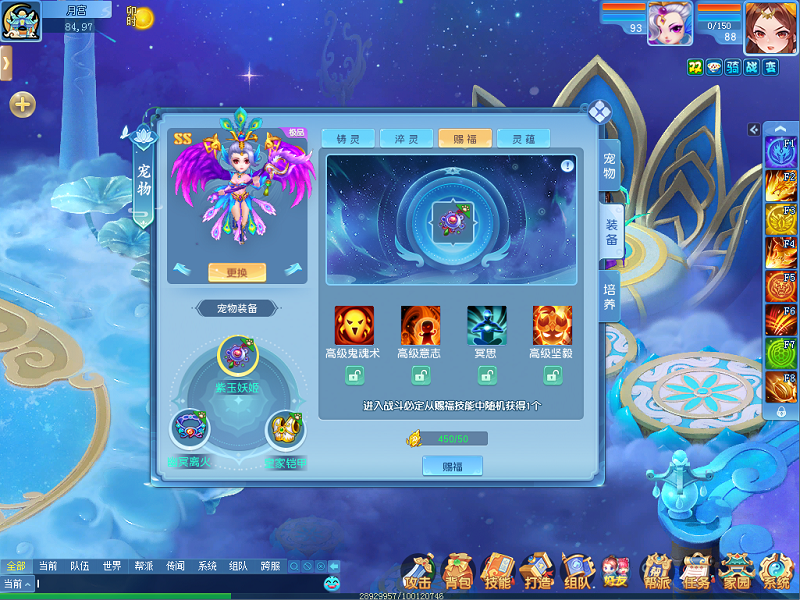Switch chat to the 世界 channel

(111, 566)
